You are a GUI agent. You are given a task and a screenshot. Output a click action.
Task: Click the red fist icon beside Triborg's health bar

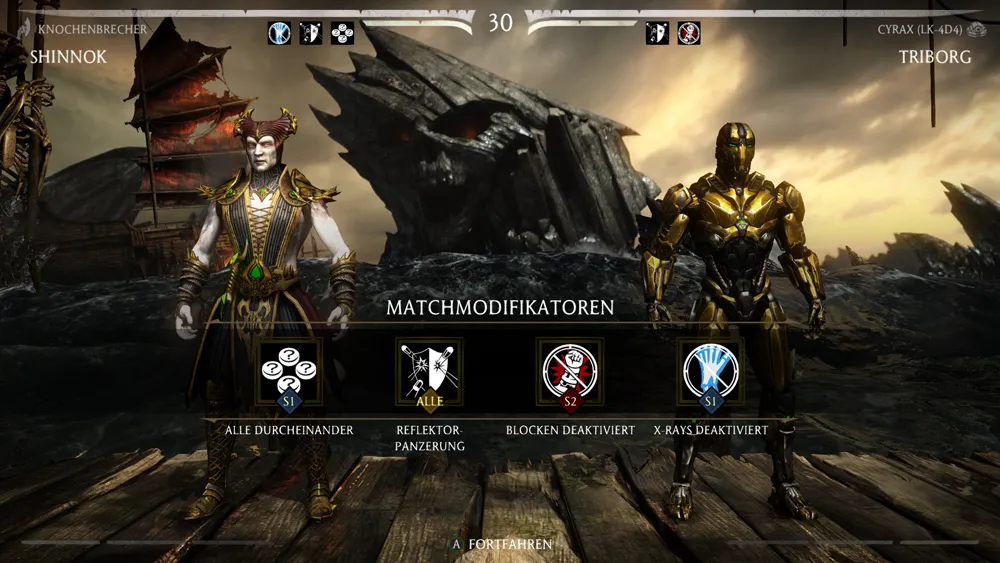tap(689, 33)
